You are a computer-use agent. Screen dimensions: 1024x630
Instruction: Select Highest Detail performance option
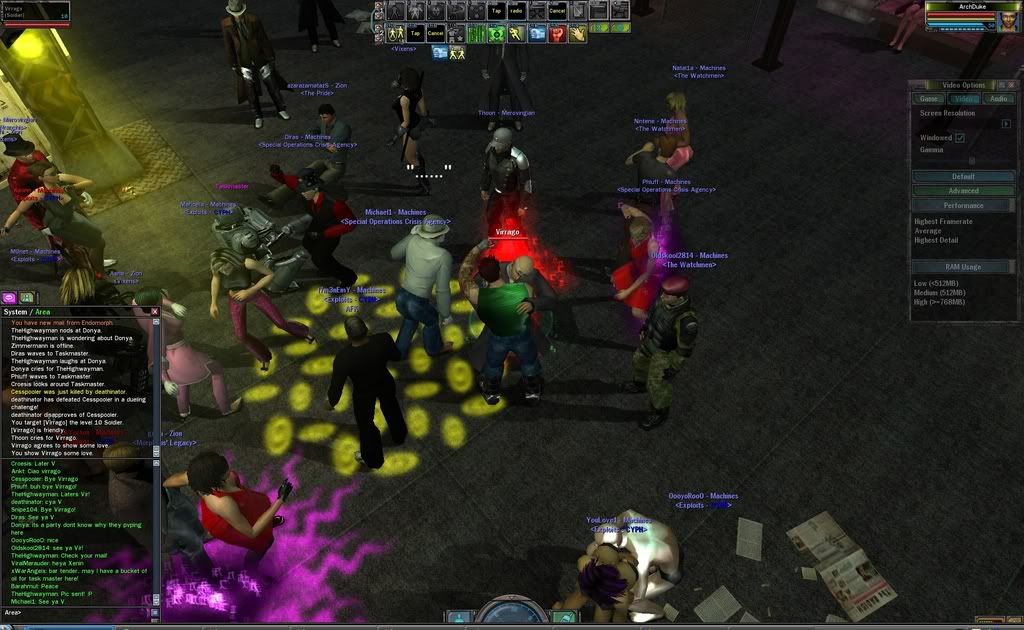936,241
